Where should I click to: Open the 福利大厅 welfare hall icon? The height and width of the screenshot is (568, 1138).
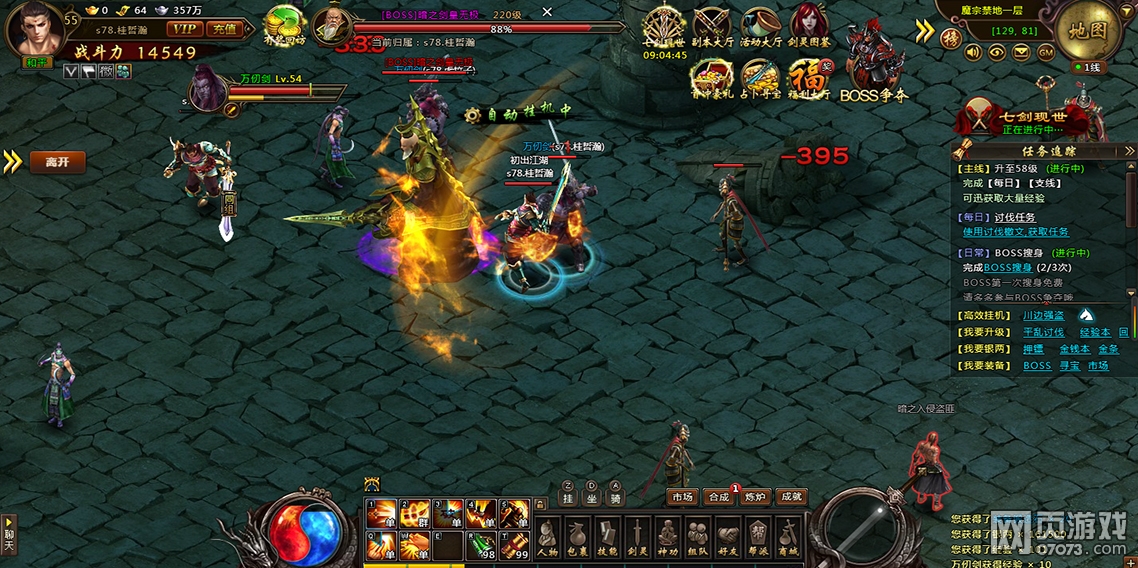(808, 78)
